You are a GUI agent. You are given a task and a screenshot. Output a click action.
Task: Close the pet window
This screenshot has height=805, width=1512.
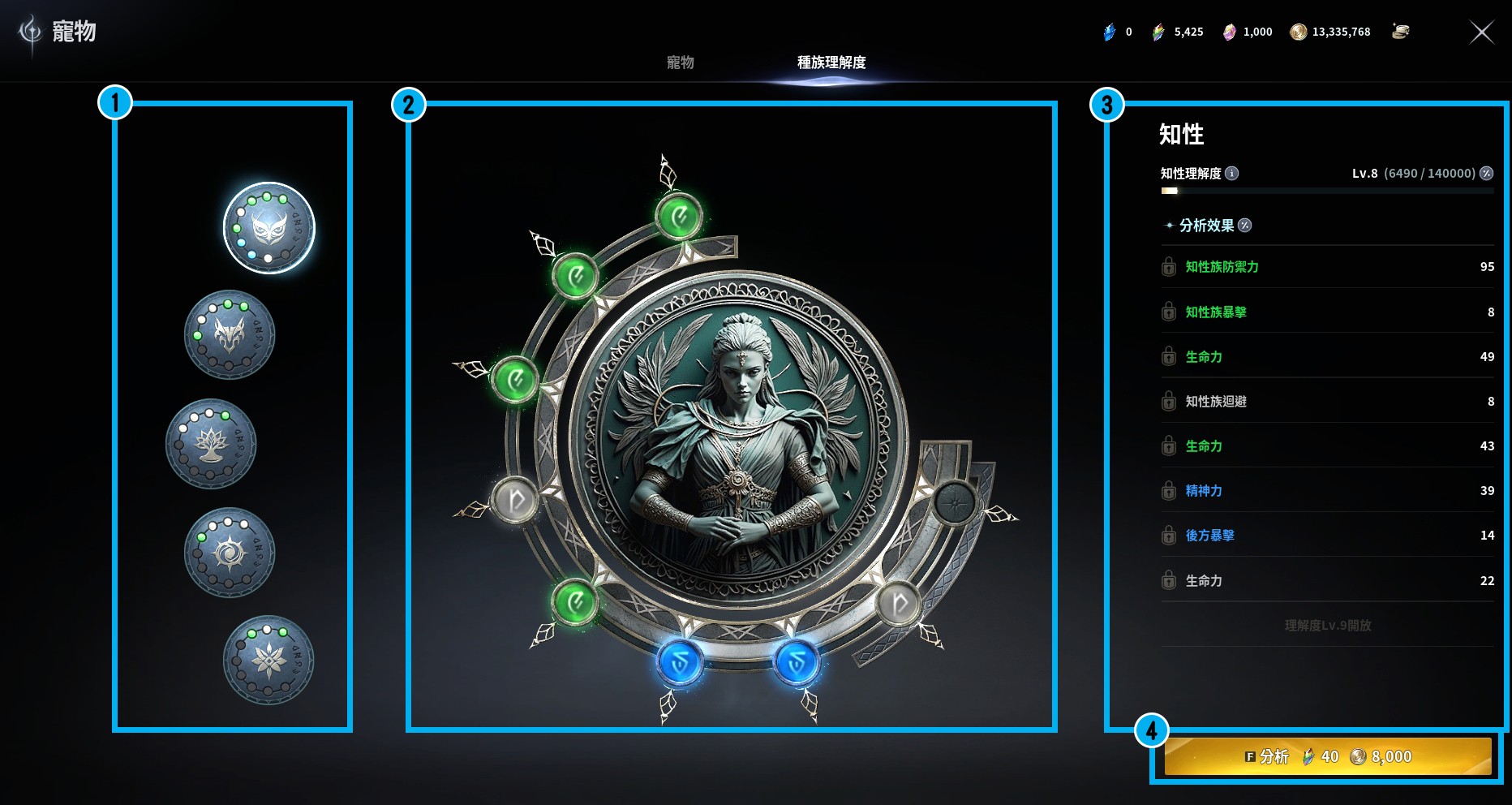(1481, 32)
